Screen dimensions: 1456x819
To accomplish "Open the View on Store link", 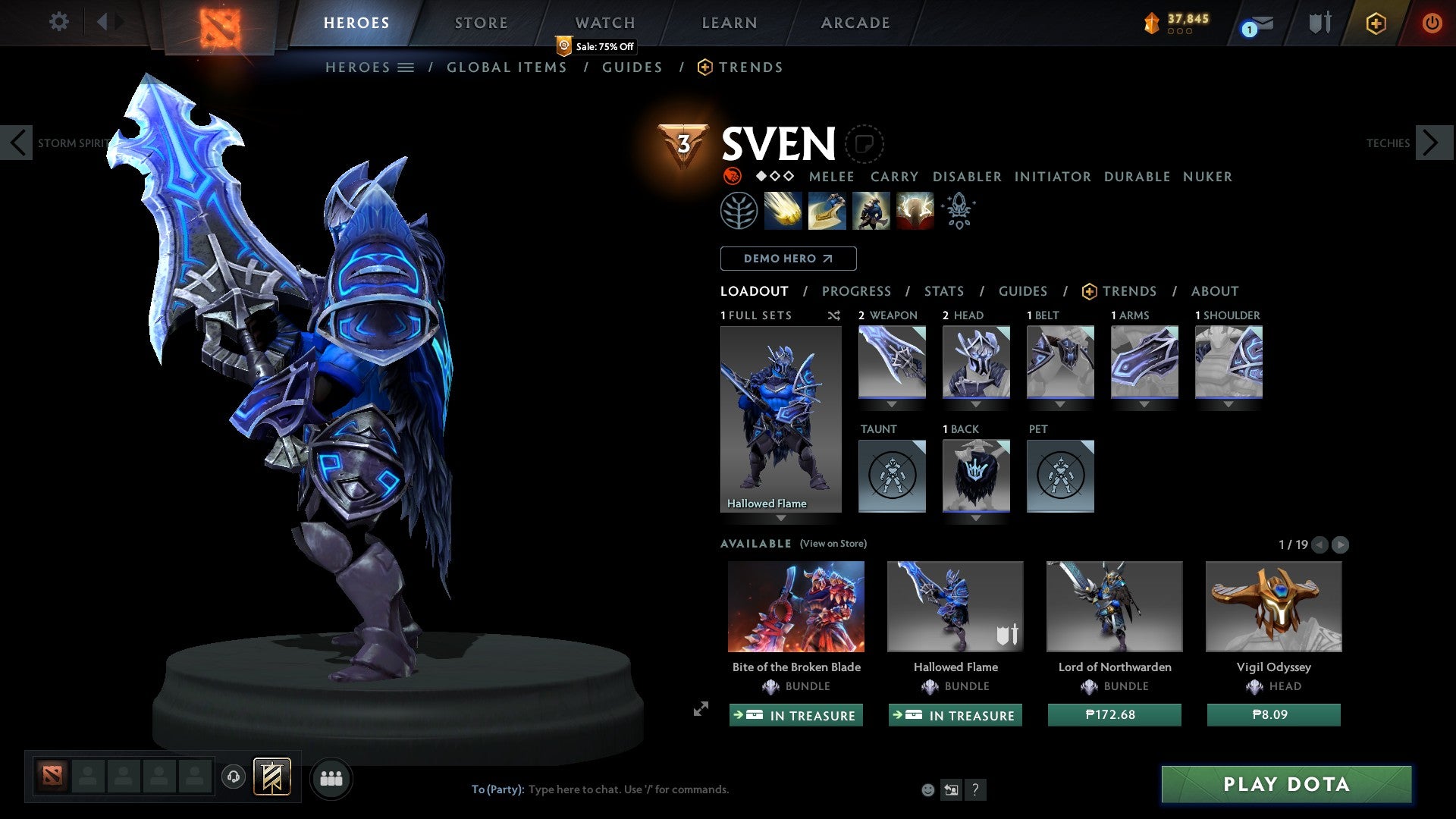I will [834, 544].
